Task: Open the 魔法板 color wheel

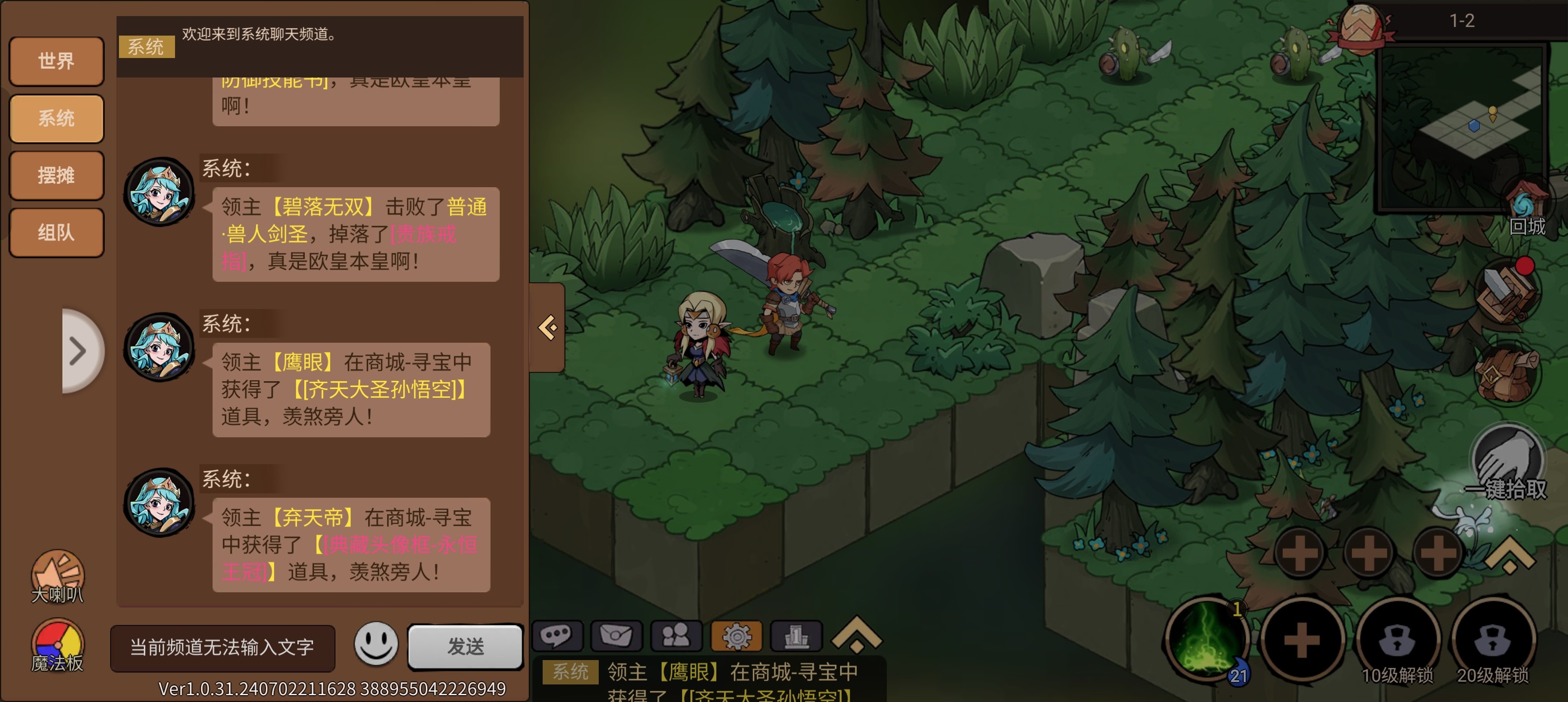Action: [58, 644]
